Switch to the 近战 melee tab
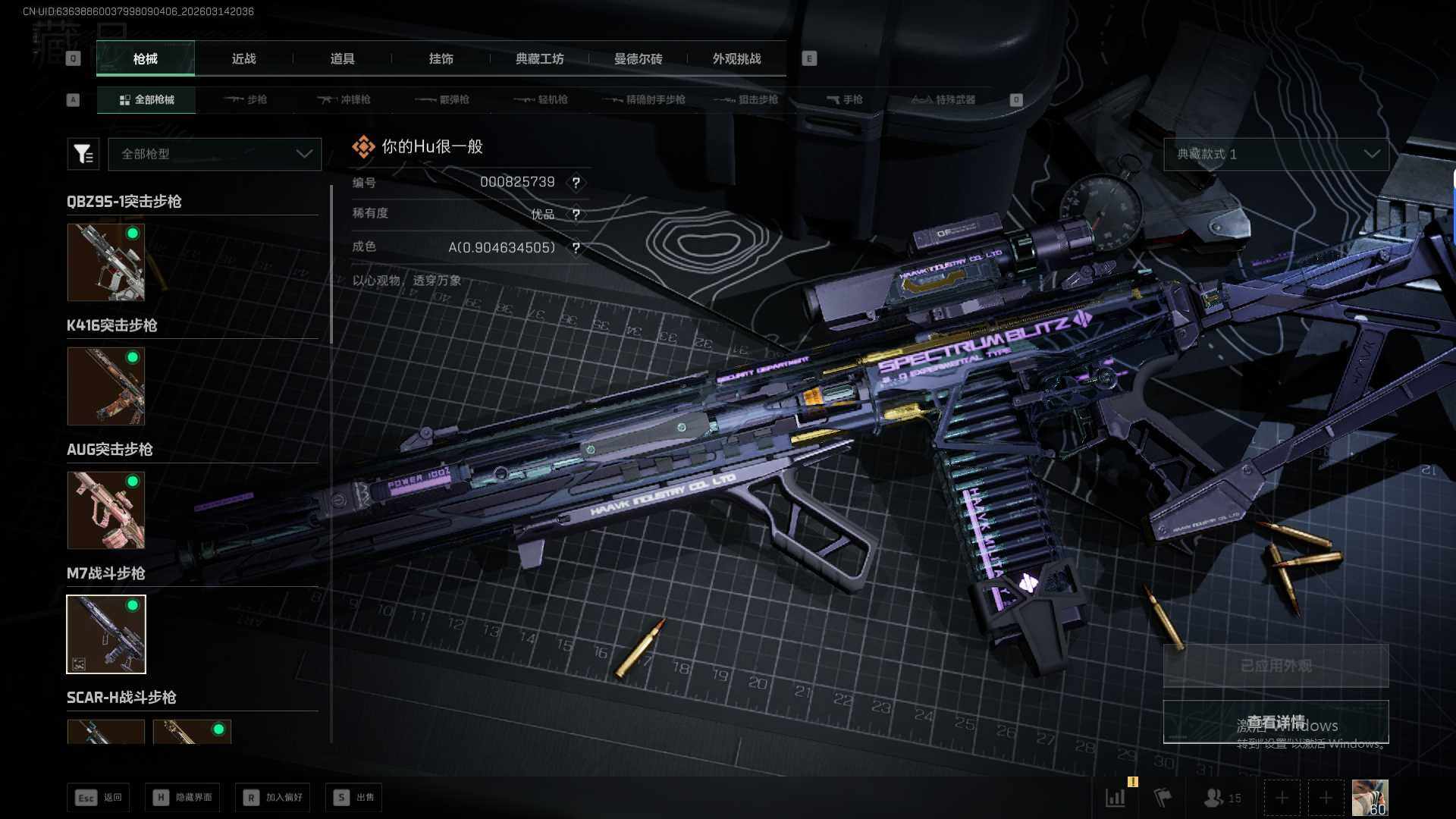Screen dimensions: 1456x819 pos(243,58)
